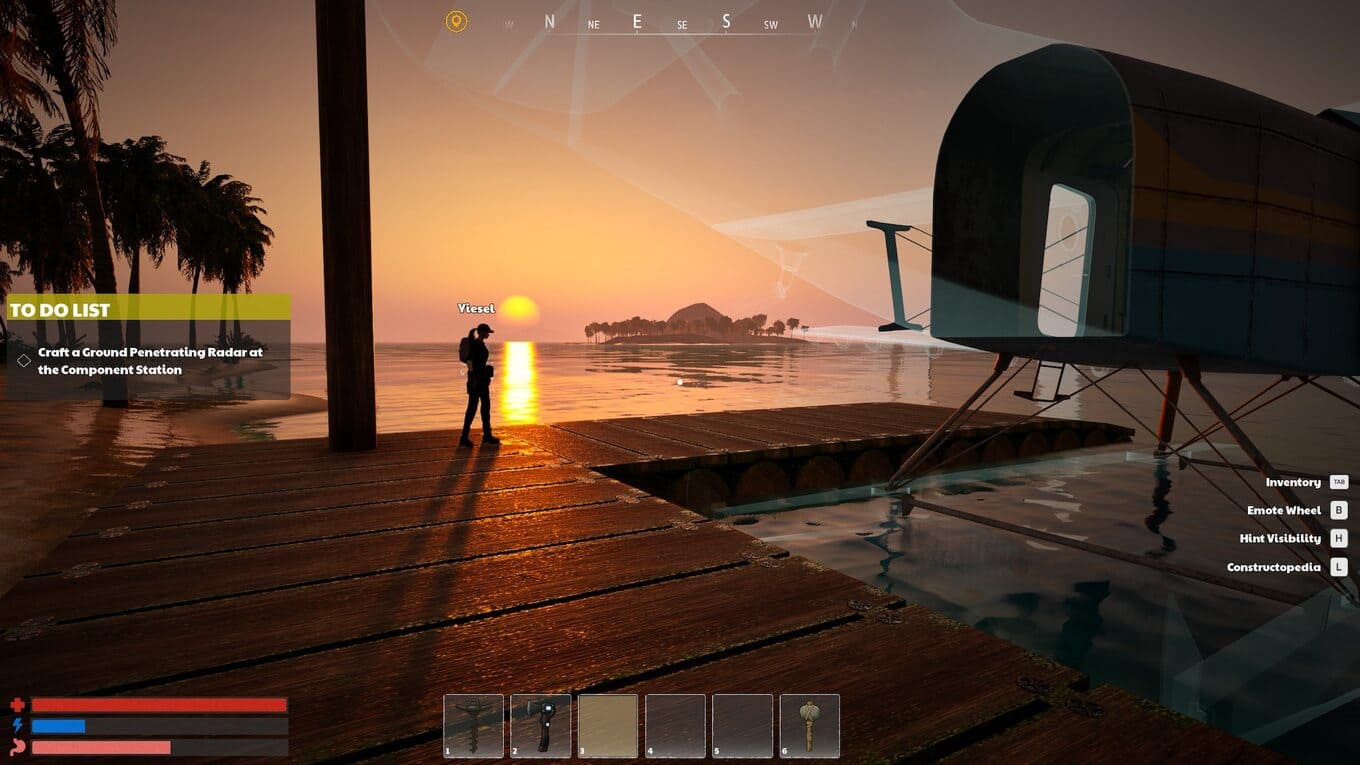Equip the black power tool in hotbar slot 2
Image resolution: width=1360 pixels, height=765 pixels.
point(540,725)
